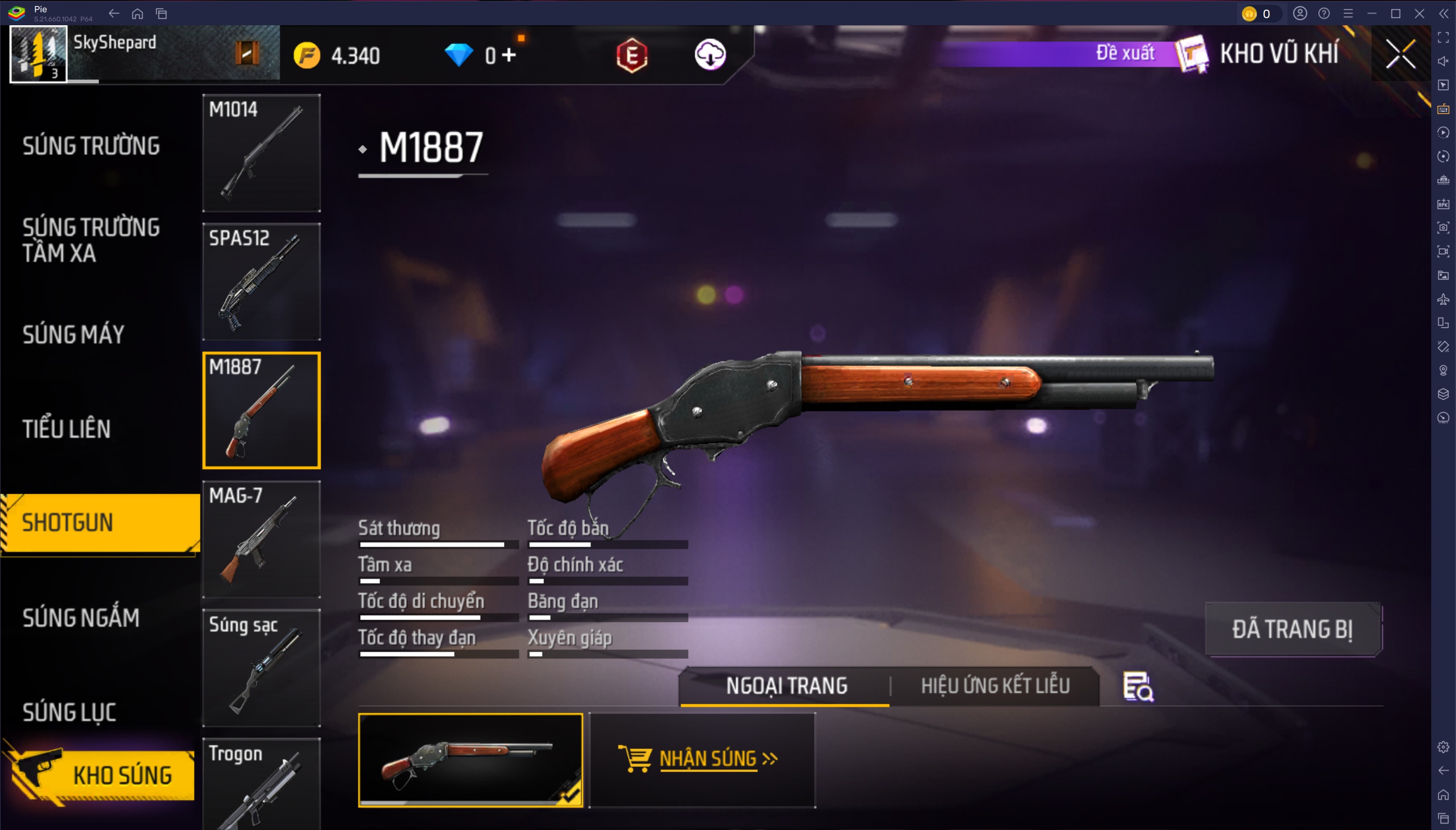Select the Súng Trường weapon category
Viewport: 1456px width, 830px height.
(x=91, y=146)
